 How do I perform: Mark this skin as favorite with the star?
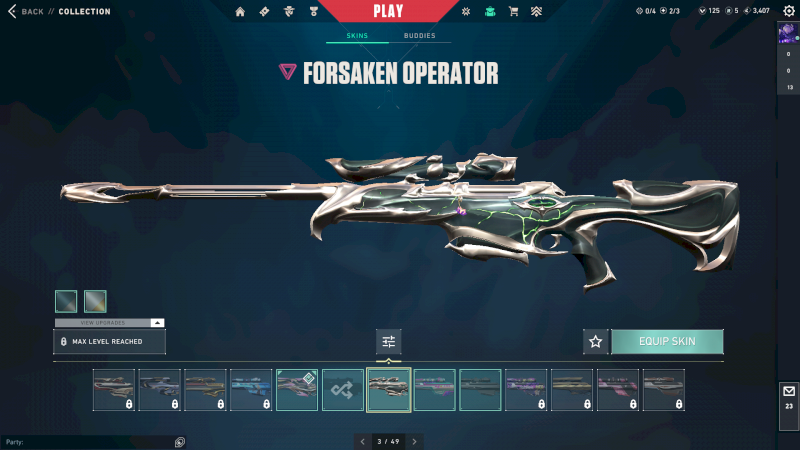[596, 342]
